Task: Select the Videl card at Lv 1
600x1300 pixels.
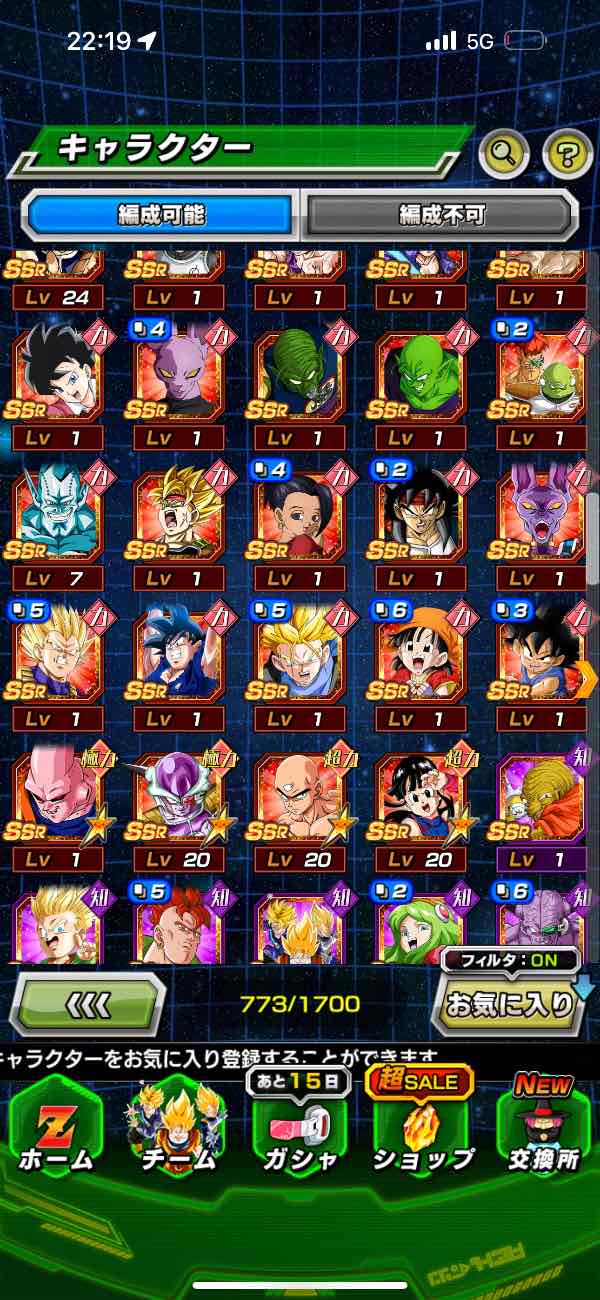Action: pyautogui.click(x=57, y=372)
